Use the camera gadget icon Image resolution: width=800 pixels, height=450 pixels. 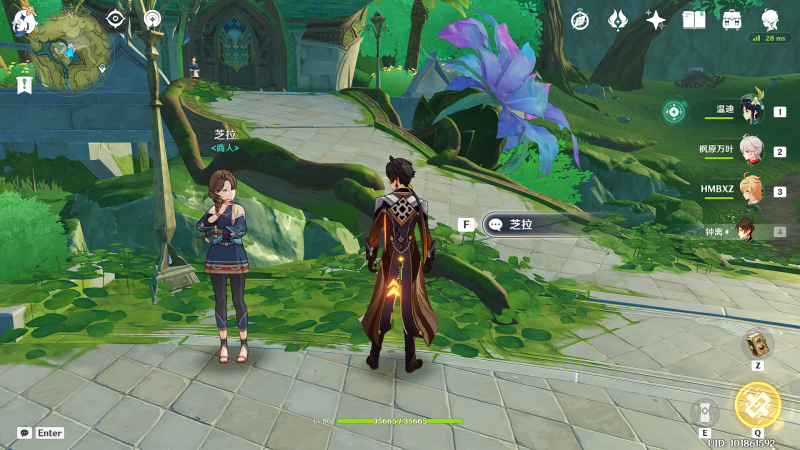point(757,344)
